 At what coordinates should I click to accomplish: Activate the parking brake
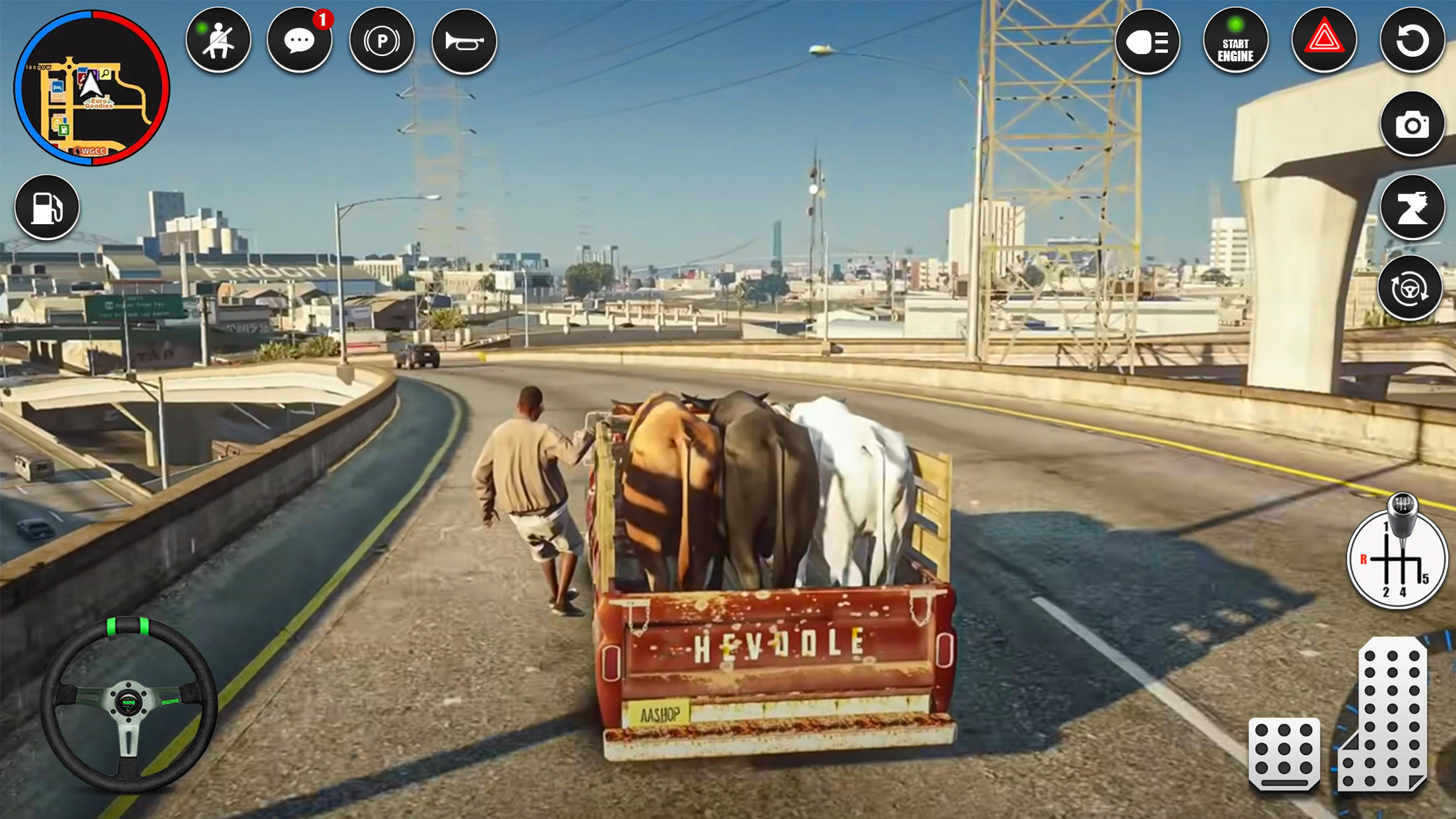382,40
